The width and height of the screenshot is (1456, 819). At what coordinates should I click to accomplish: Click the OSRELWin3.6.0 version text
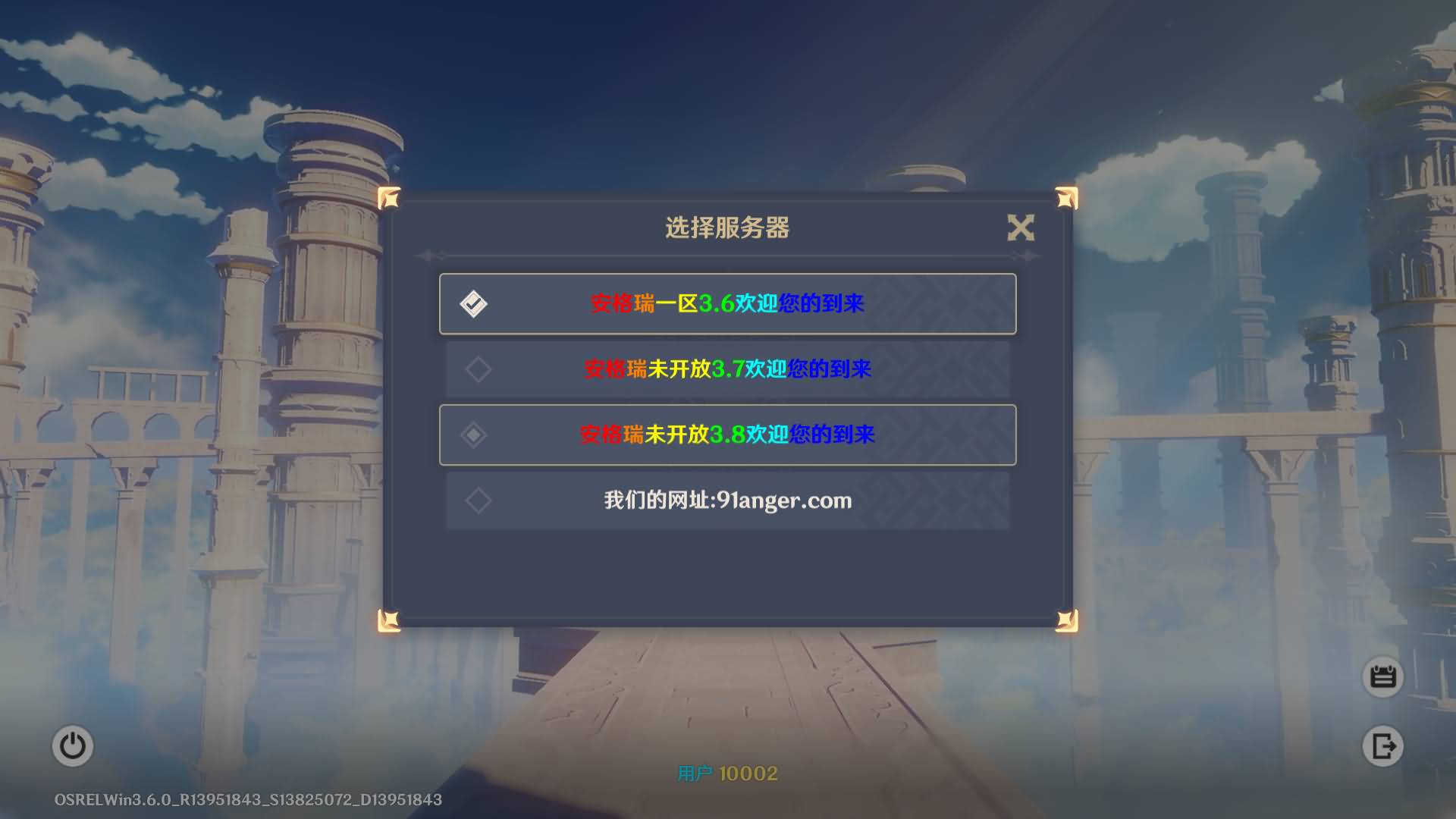tap(246, 799)
